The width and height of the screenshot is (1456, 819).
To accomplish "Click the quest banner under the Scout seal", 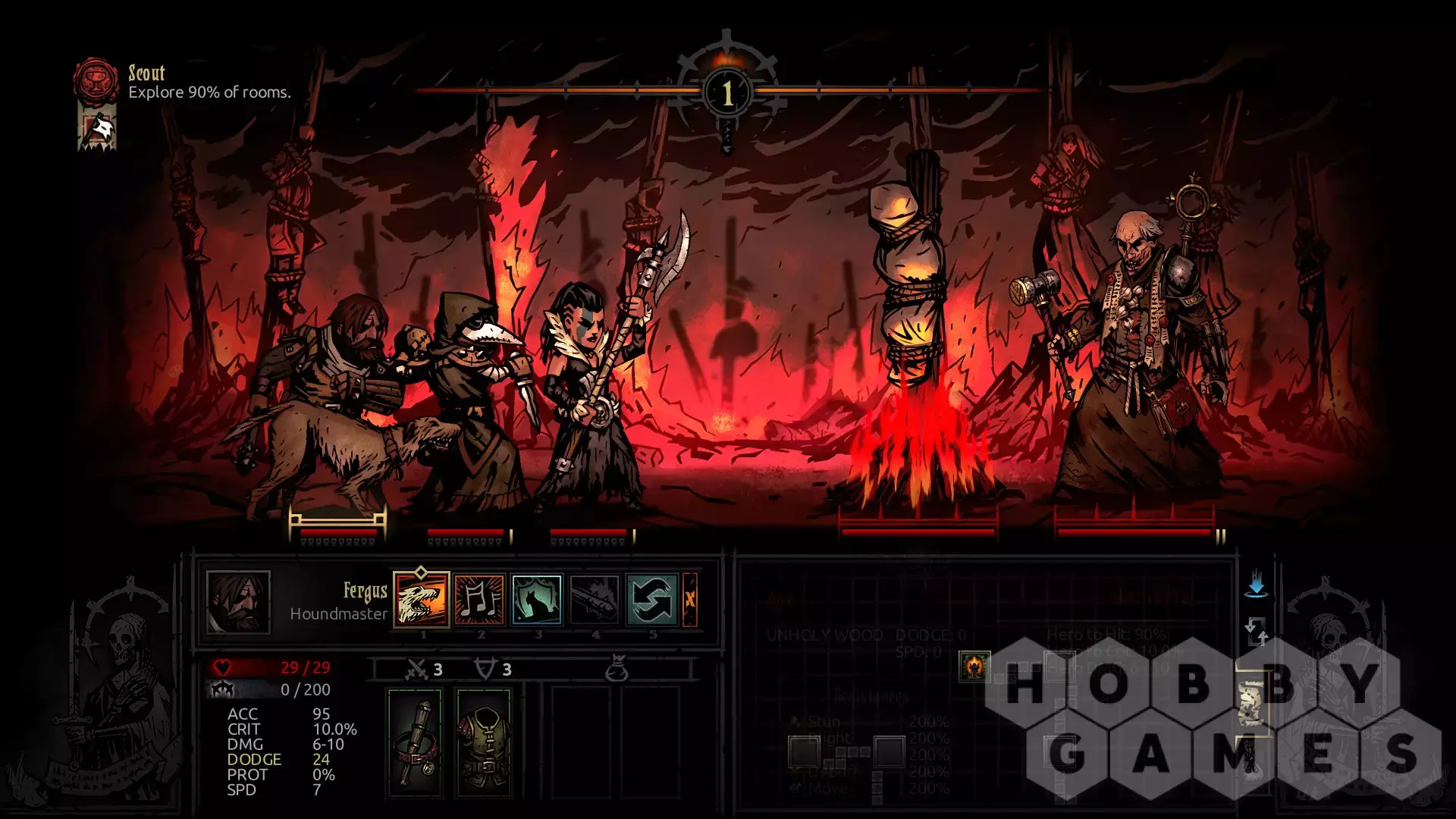I will [x=97, y=127].
